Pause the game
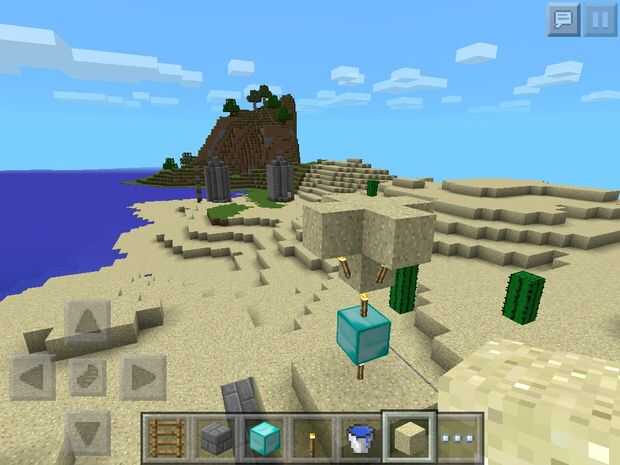Image resolution: width=620 pixels, height=465 pixels. (600, 19)
